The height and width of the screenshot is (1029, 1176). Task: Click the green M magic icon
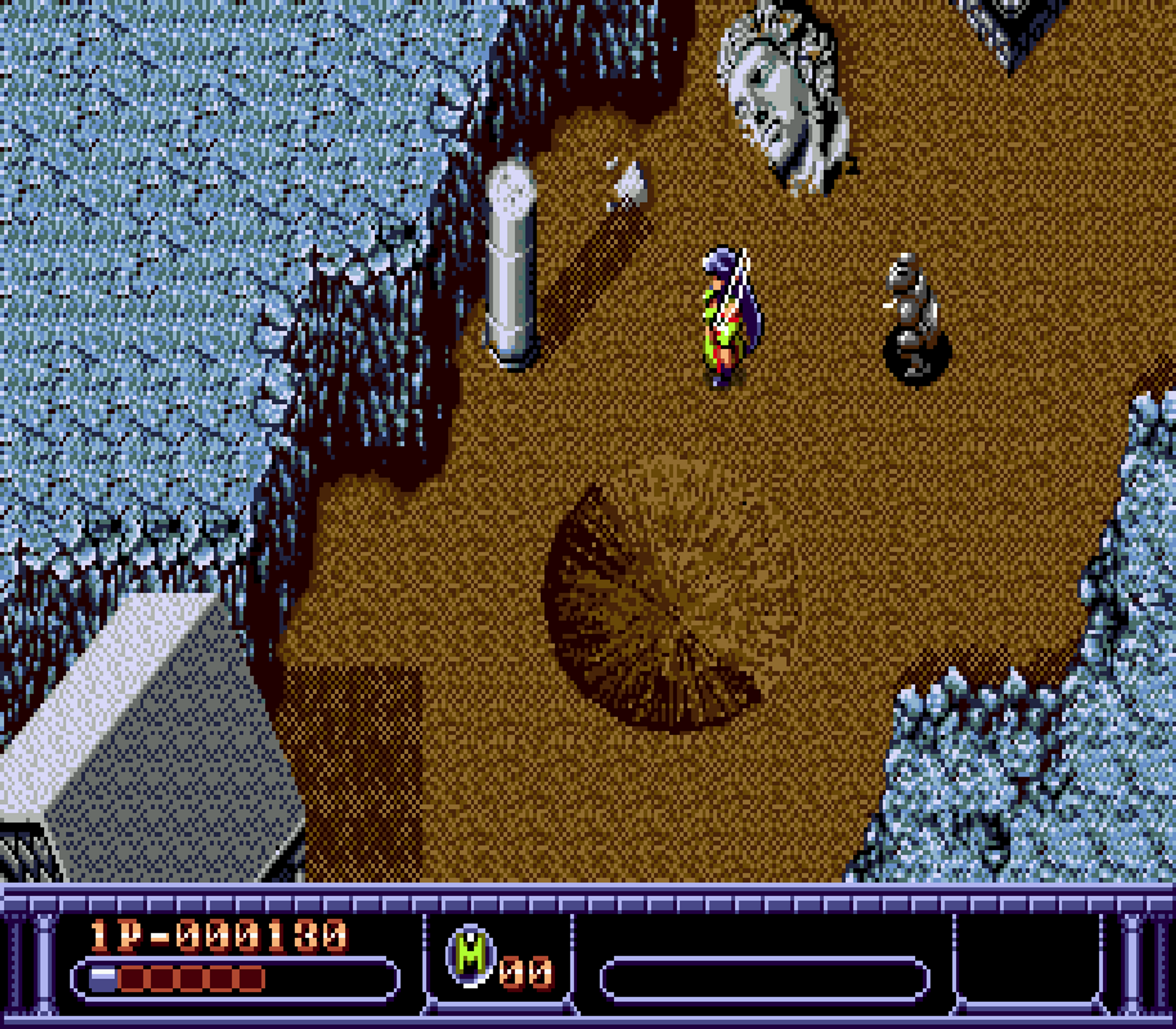coord(470,954)
